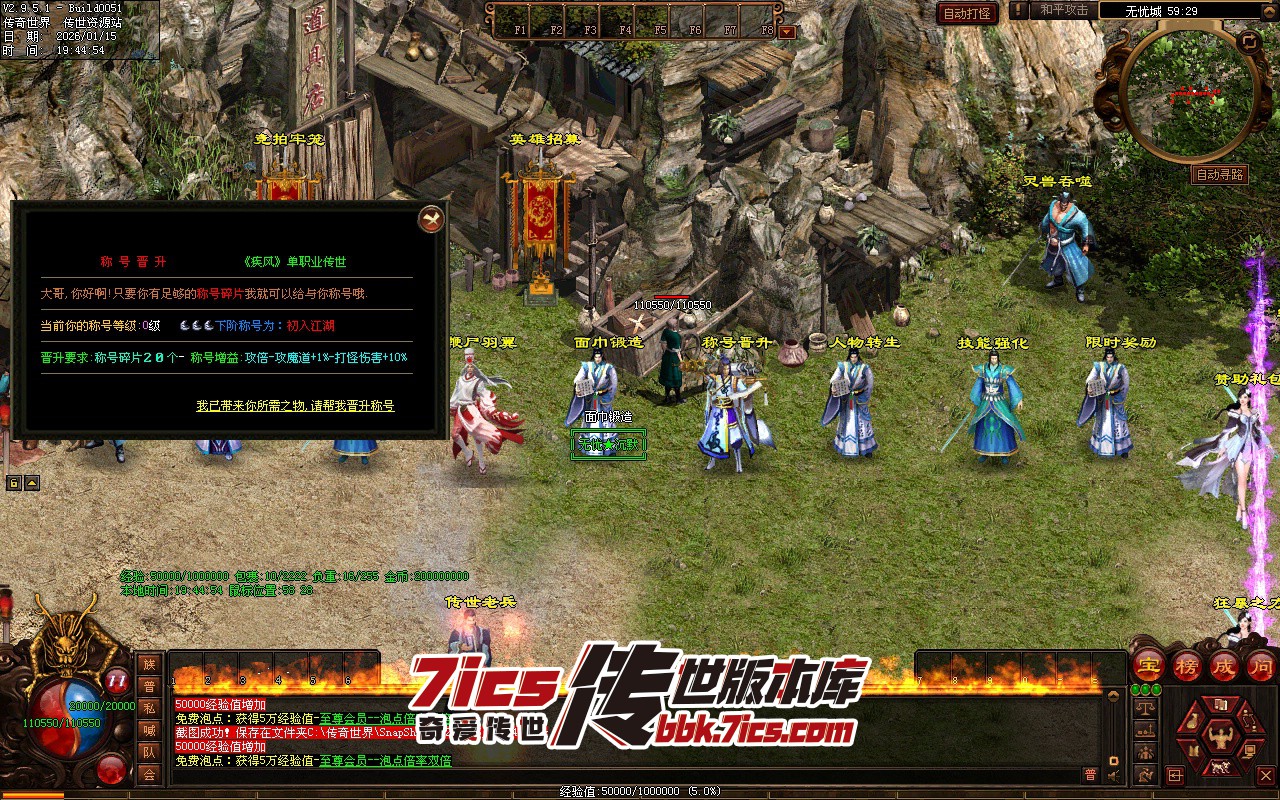Switch the 和平攻击 attack mode
Viewport: 1280px width, 800px height.
(x=1063, y=10)
